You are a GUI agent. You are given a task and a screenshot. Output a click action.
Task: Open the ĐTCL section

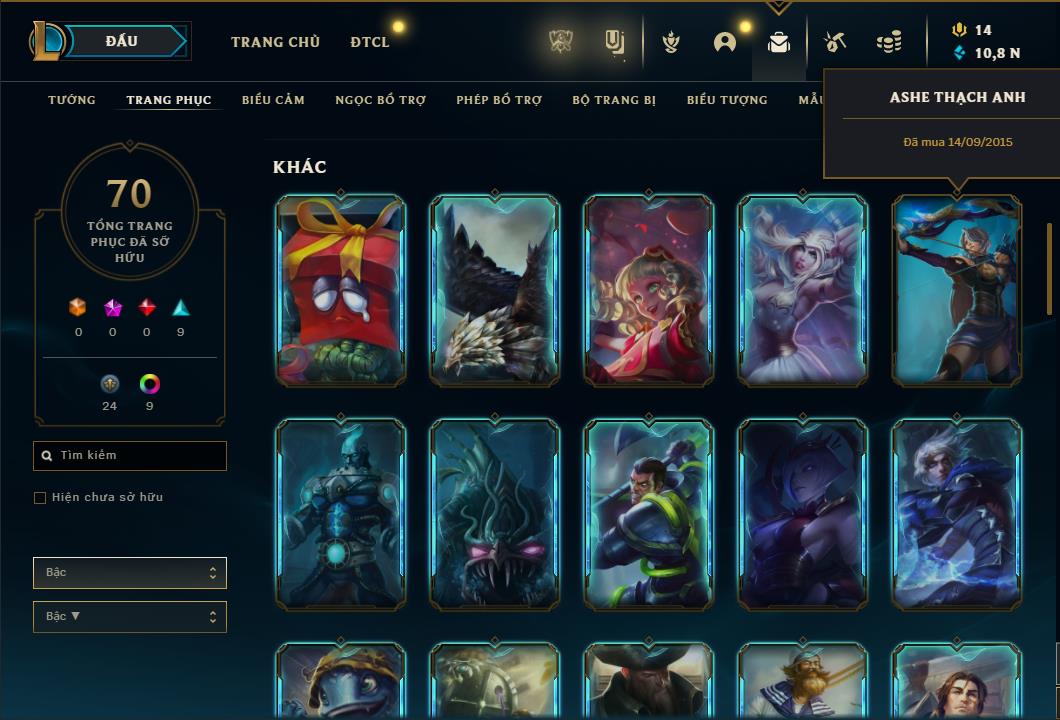point(369,42)
